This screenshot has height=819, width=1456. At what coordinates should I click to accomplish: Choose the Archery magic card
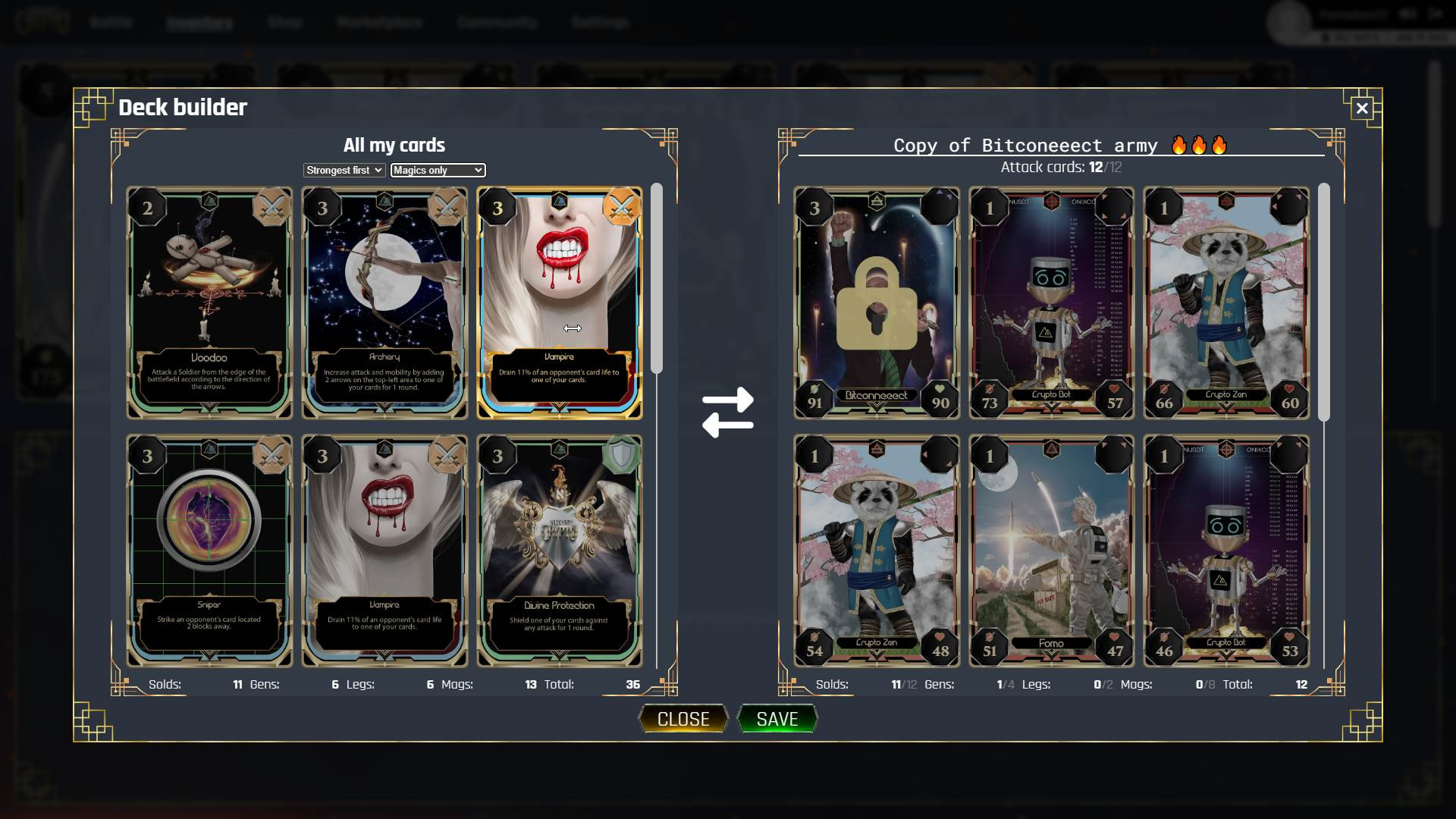click(384, 303)
